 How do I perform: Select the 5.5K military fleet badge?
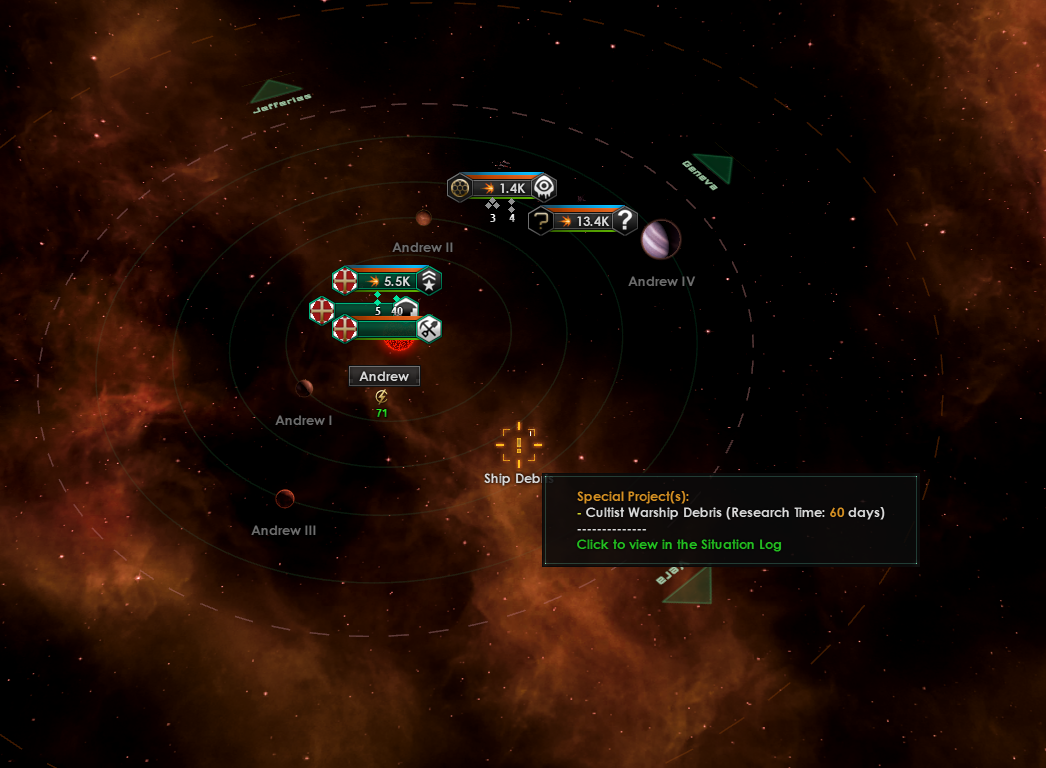point(387,281)
